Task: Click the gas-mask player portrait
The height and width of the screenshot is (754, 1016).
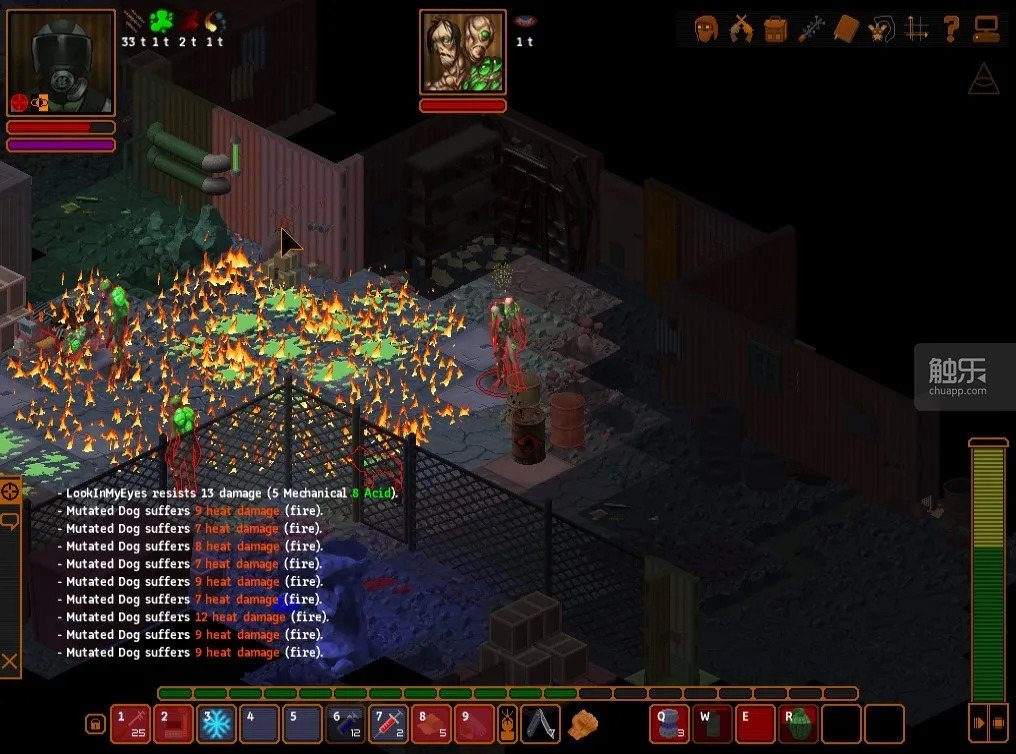Action: coord(60,62)
